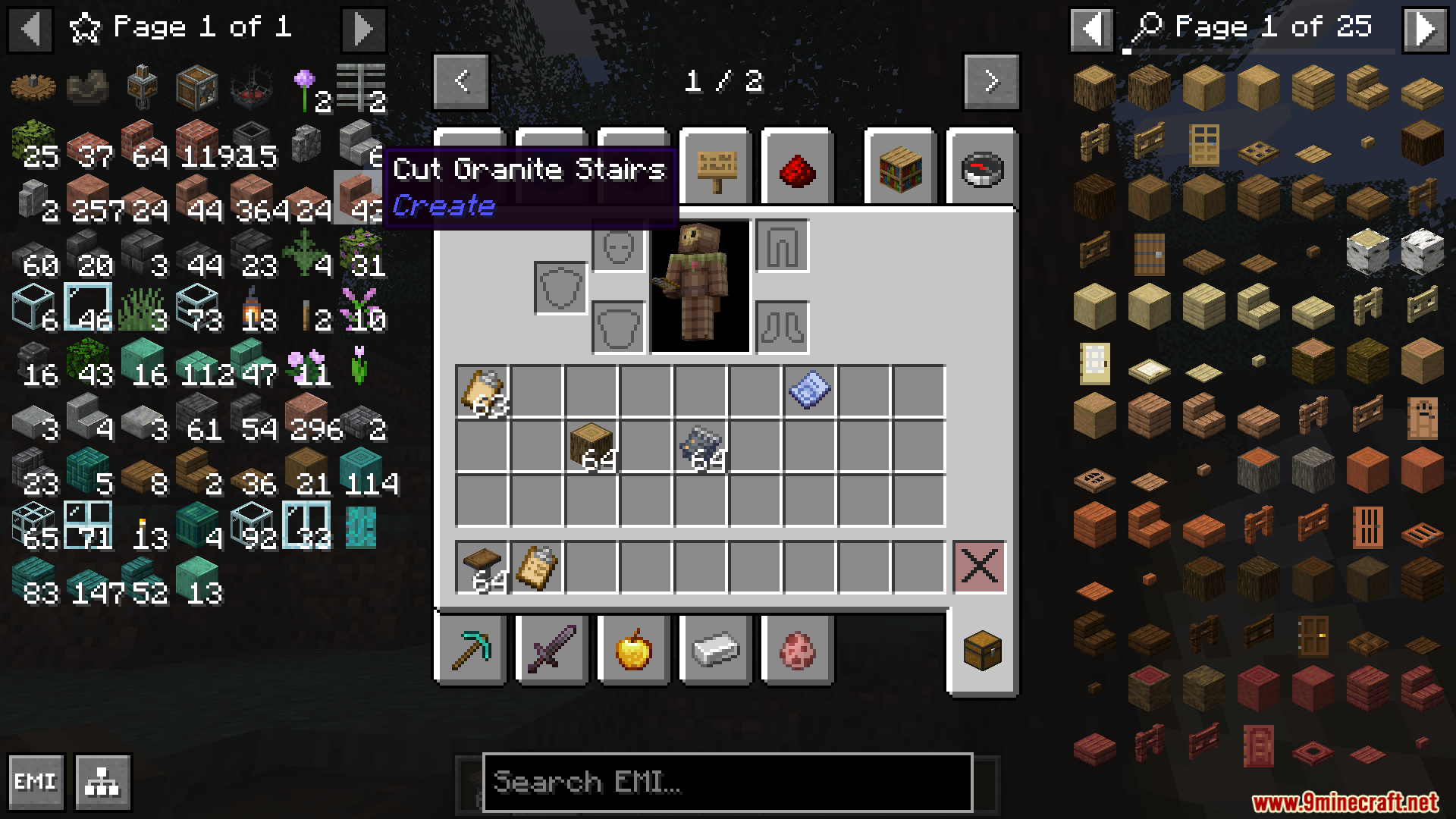The height and width of the screenshot is (819, 1456).
Task: Go to next creative tab page
Action: (x=991, y=81)
